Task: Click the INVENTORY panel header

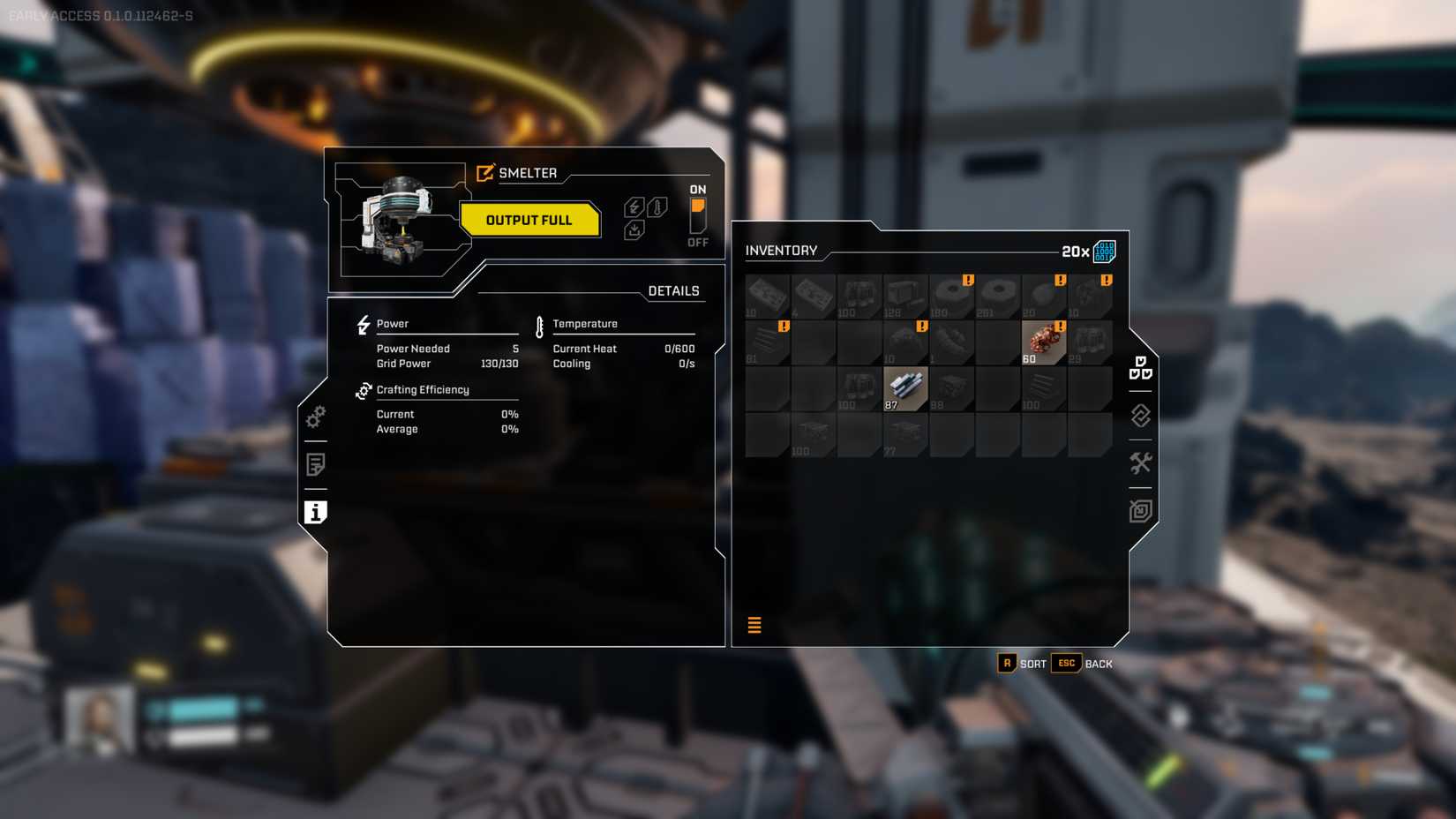Action: point(784,251)
